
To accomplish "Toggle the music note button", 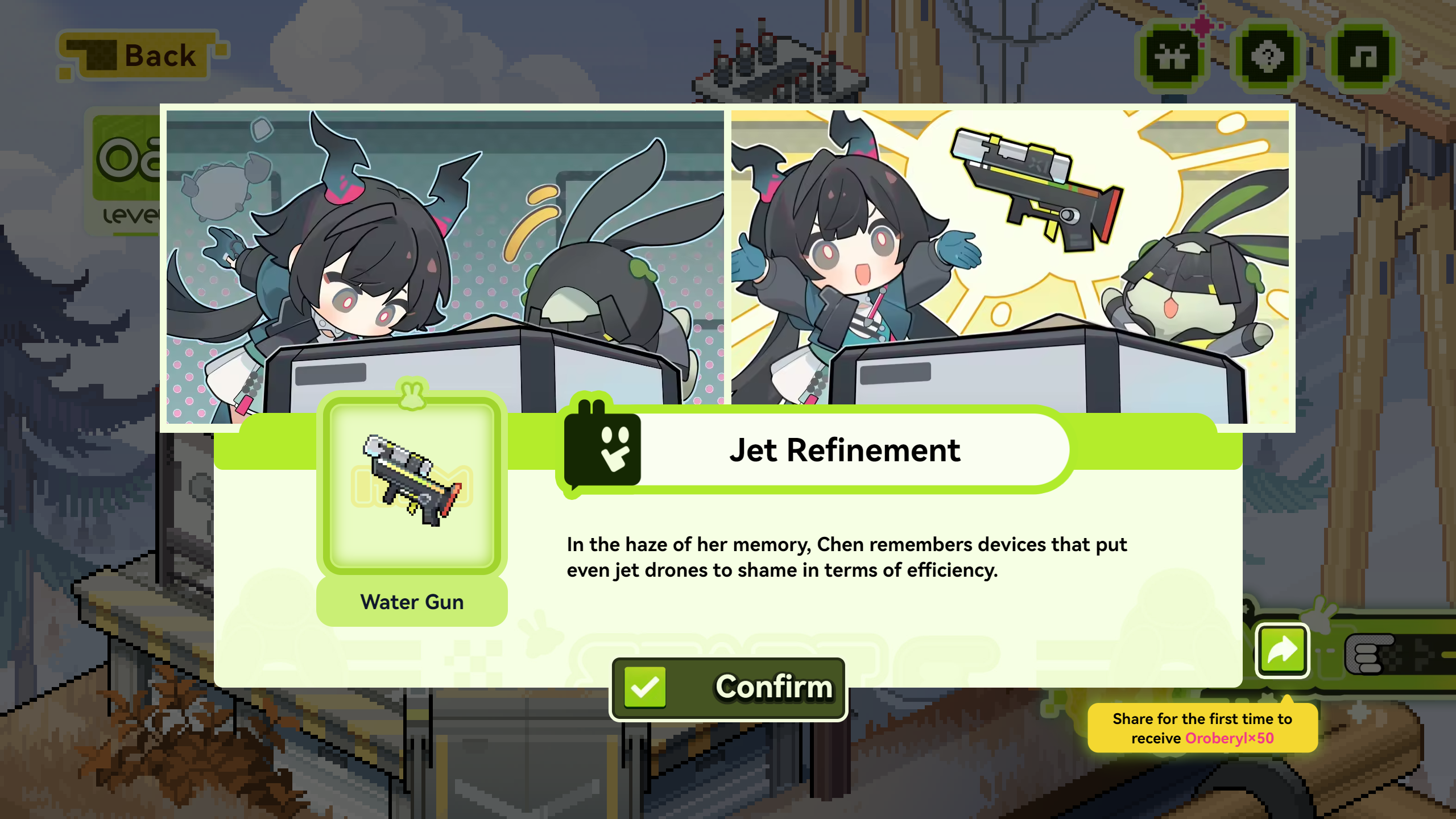I will click(1363, 57).
